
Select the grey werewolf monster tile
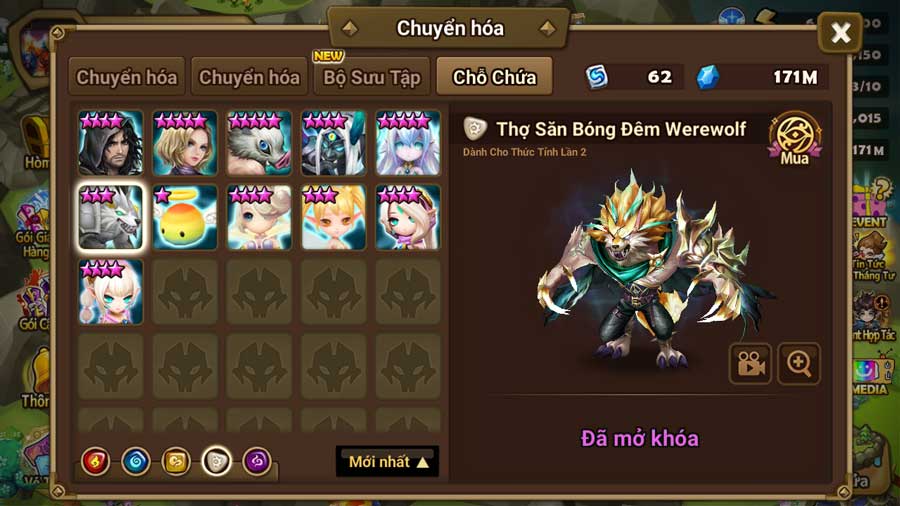(x=111, y=217)
